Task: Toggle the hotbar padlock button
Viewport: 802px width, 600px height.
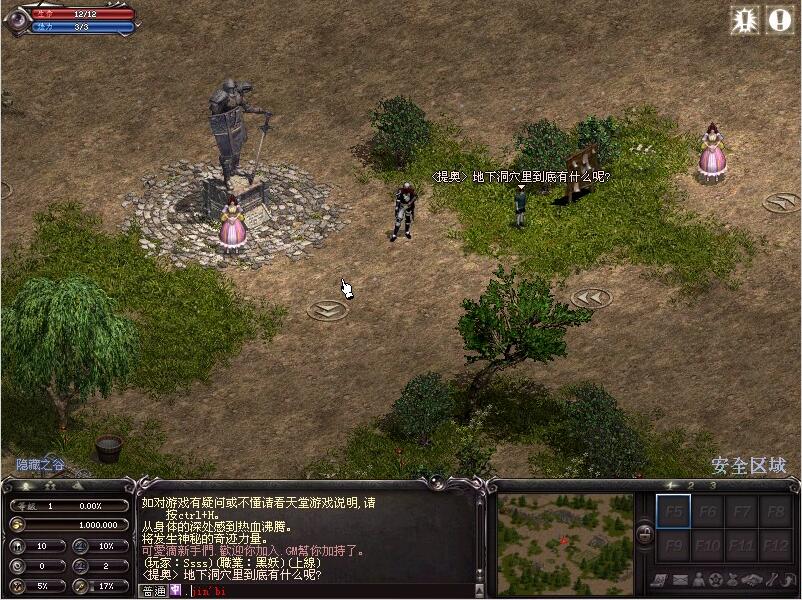Action: click(x=645, y=532)
